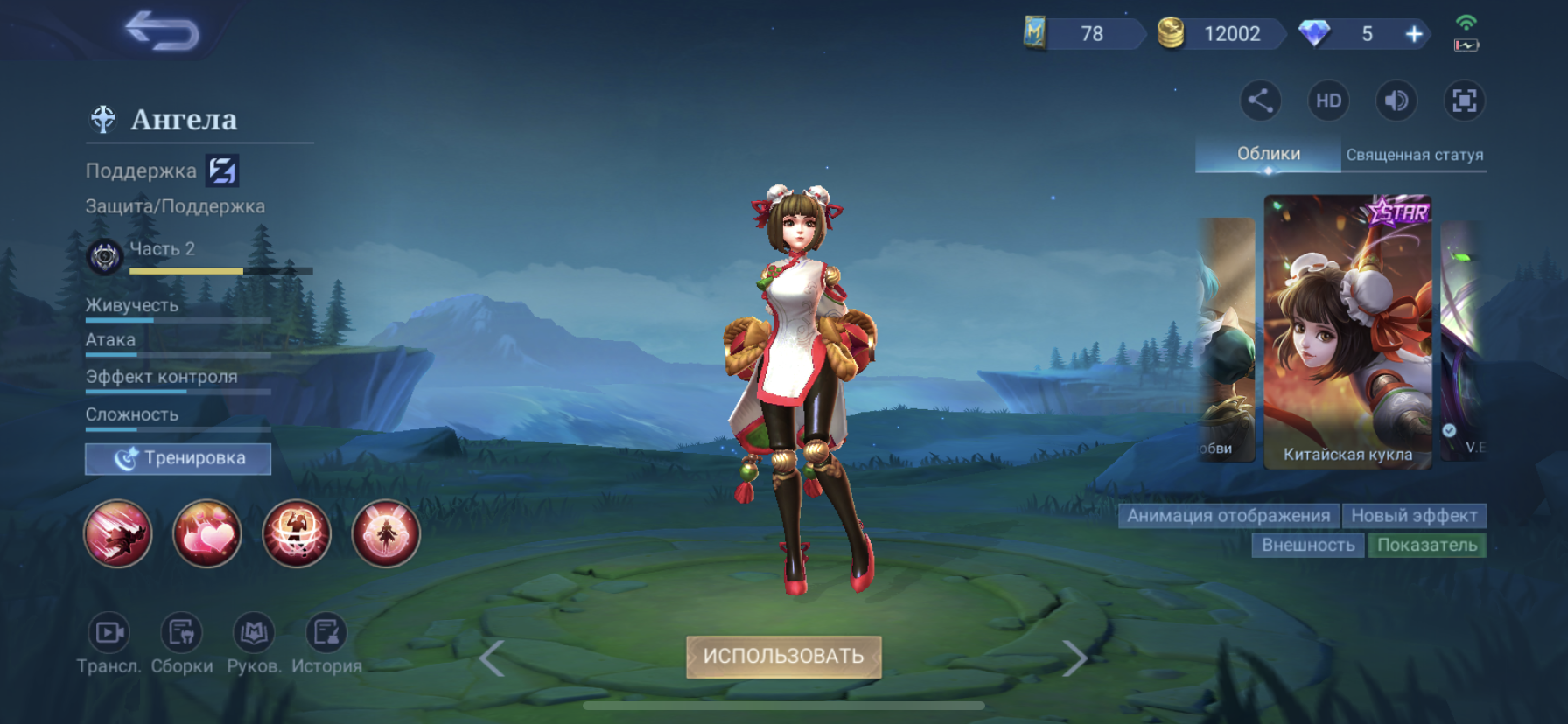The height and width of the screenshot is (724, 1568).
Task: Go back with the return arrow
Action: (x=163, y=31)
